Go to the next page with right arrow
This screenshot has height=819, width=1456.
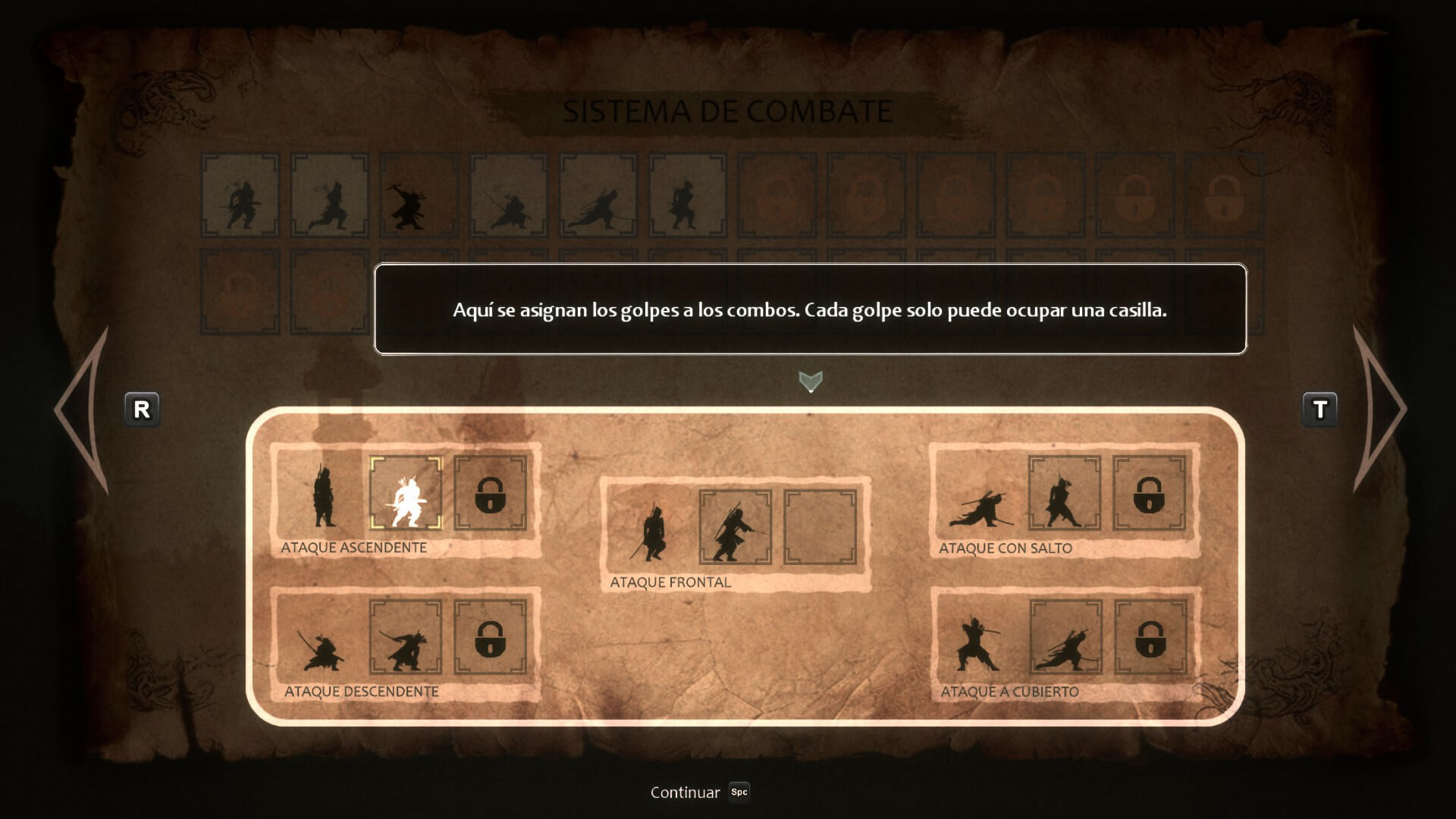coord(1377,409)
